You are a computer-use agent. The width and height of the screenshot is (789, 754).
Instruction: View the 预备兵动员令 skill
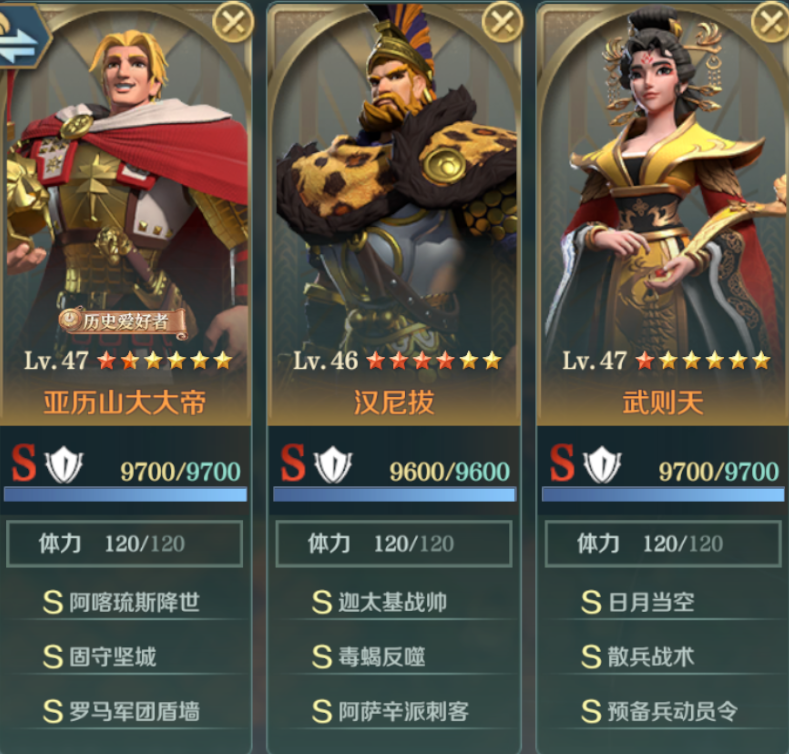click(x=660, y=711)
